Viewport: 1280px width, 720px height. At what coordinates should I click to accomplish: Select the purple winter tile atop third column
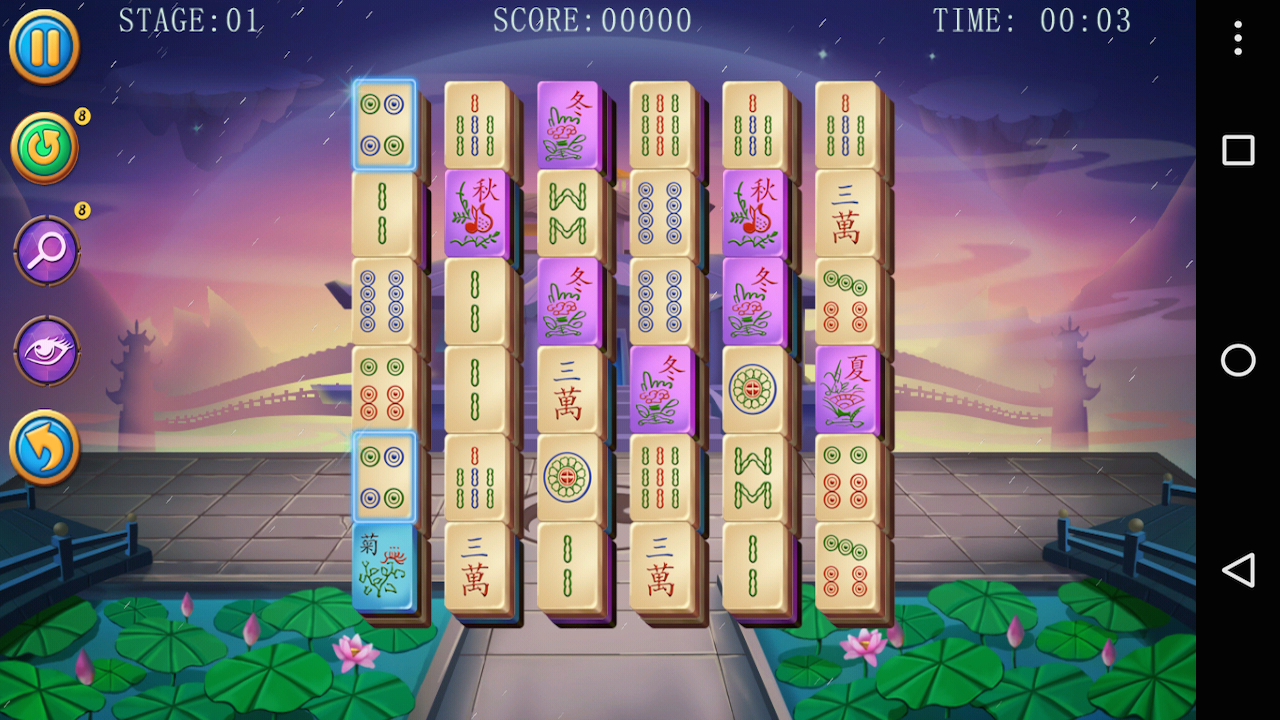(x=567, y=123)
